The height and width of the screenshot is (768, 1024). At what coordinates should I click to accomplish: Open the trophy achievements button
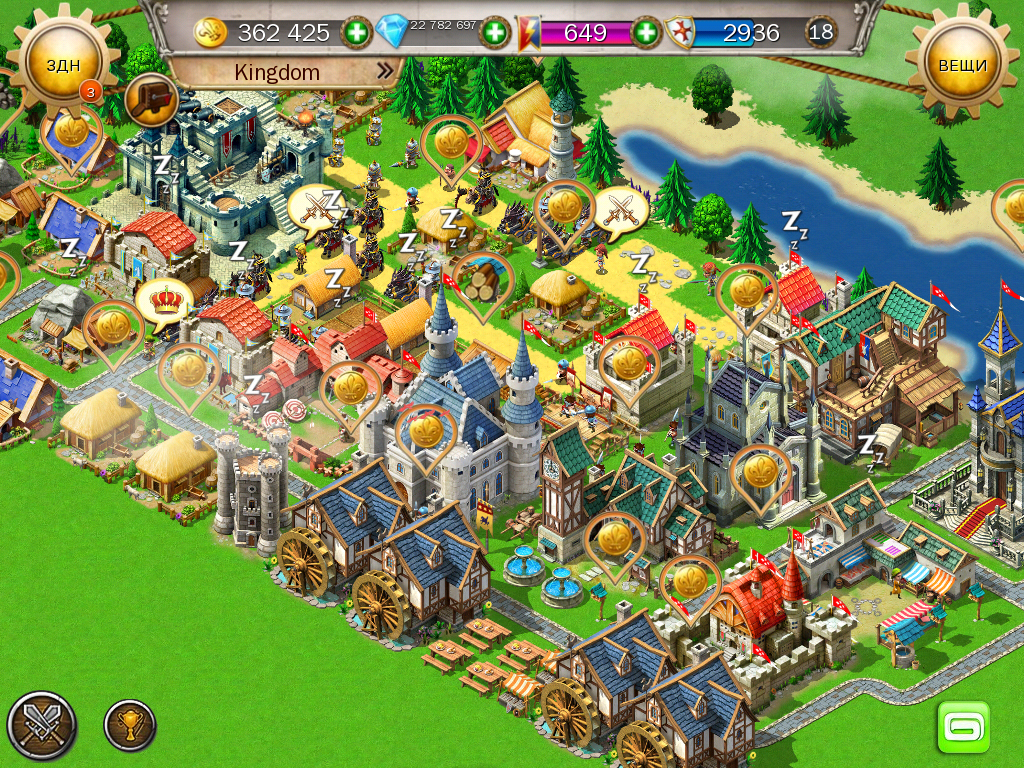point(130,725)
